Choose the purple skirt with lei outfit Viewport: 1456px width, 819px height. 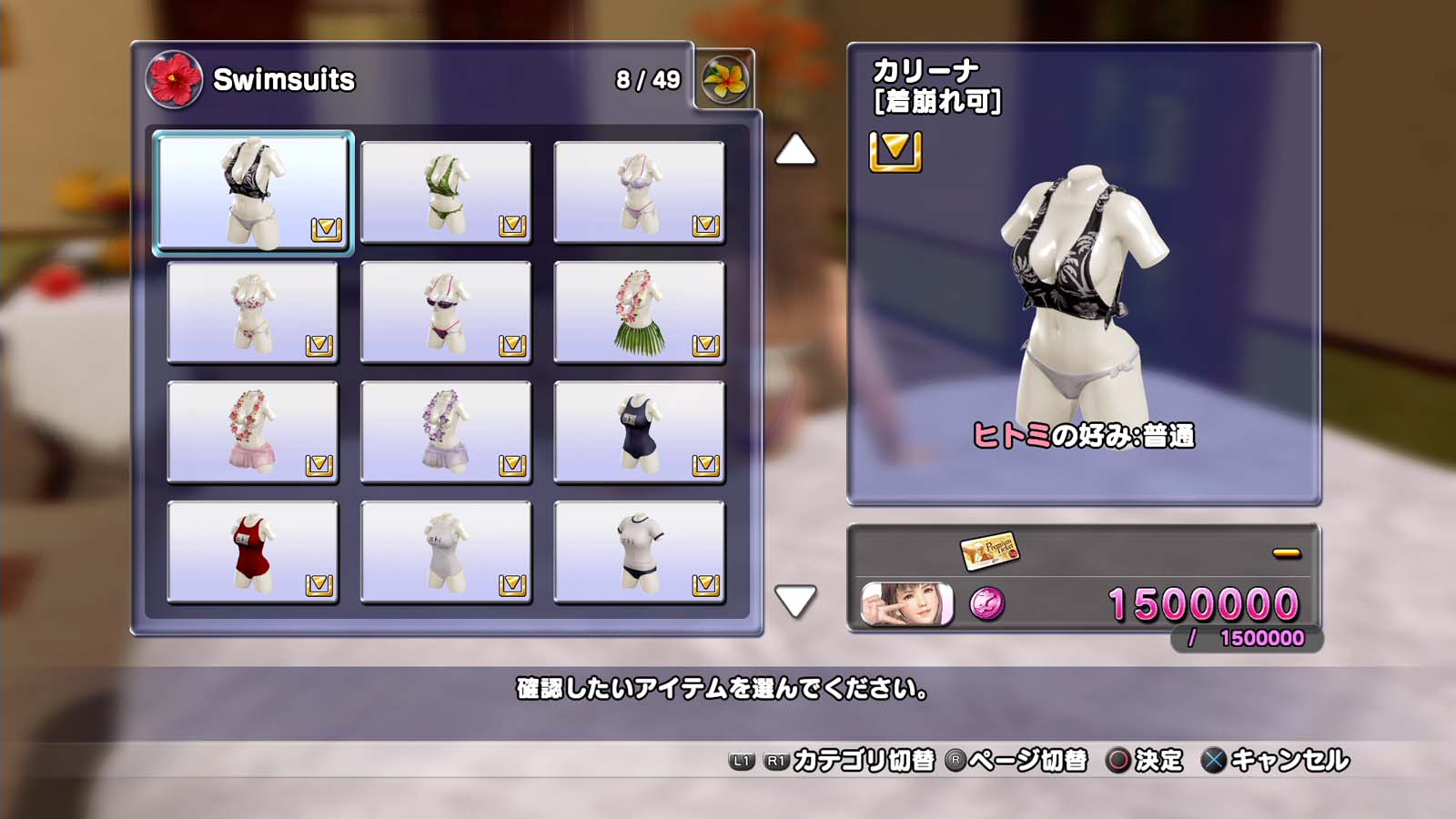coord(446,432)
